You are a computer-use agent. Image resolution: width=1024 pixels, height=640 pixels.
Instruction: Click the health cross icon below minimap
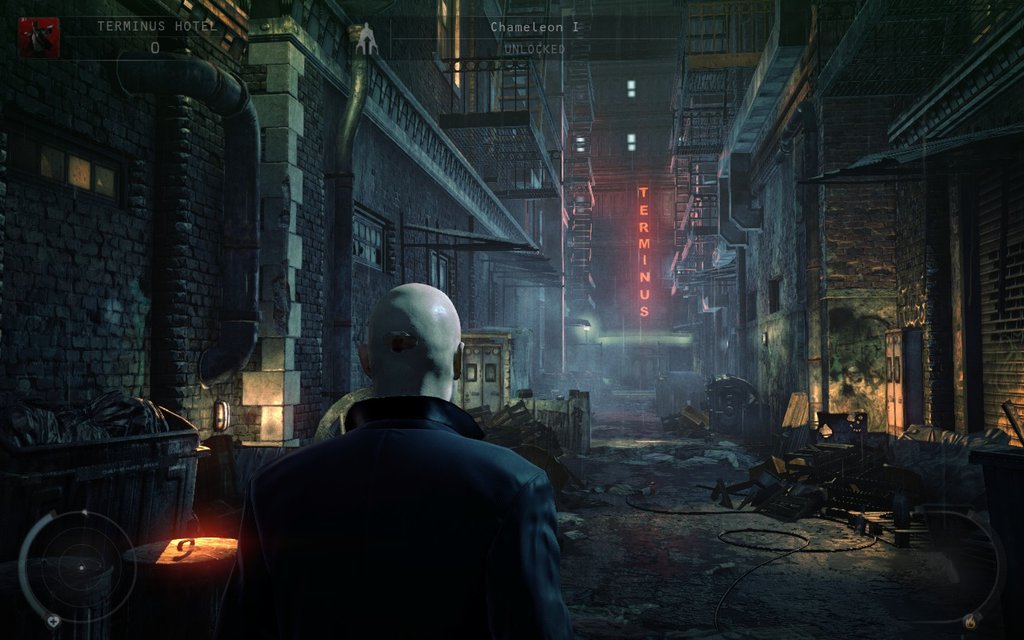53,620
